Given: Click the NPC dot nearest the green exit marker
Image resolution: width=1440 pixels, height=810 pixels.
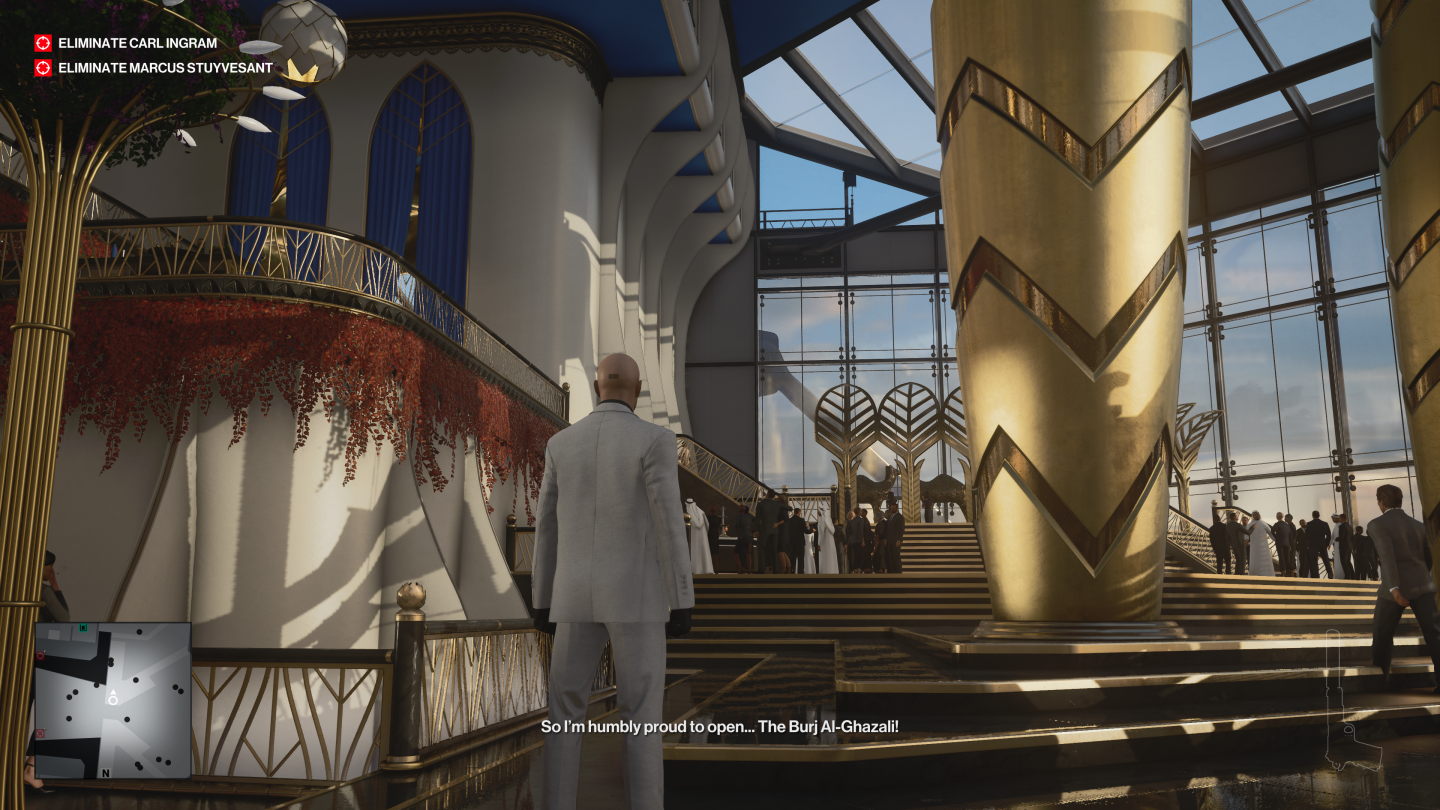Looking at the screenshot, I should pos(139,631).
